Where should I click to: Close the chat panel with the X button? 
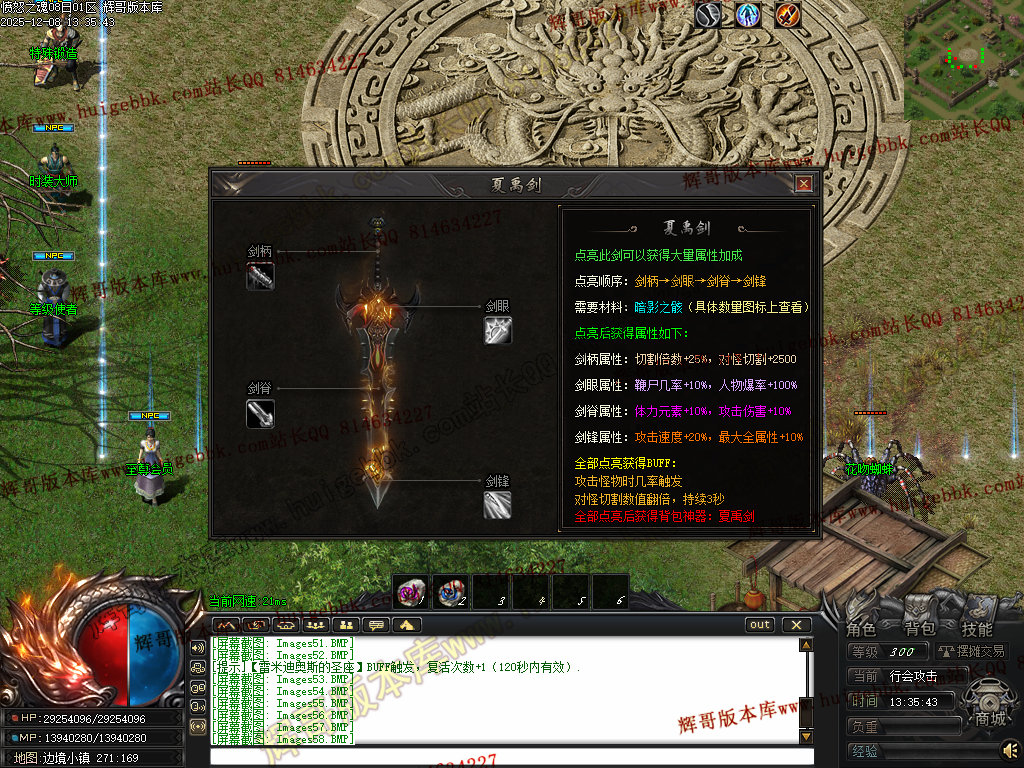tap(796, 625)
